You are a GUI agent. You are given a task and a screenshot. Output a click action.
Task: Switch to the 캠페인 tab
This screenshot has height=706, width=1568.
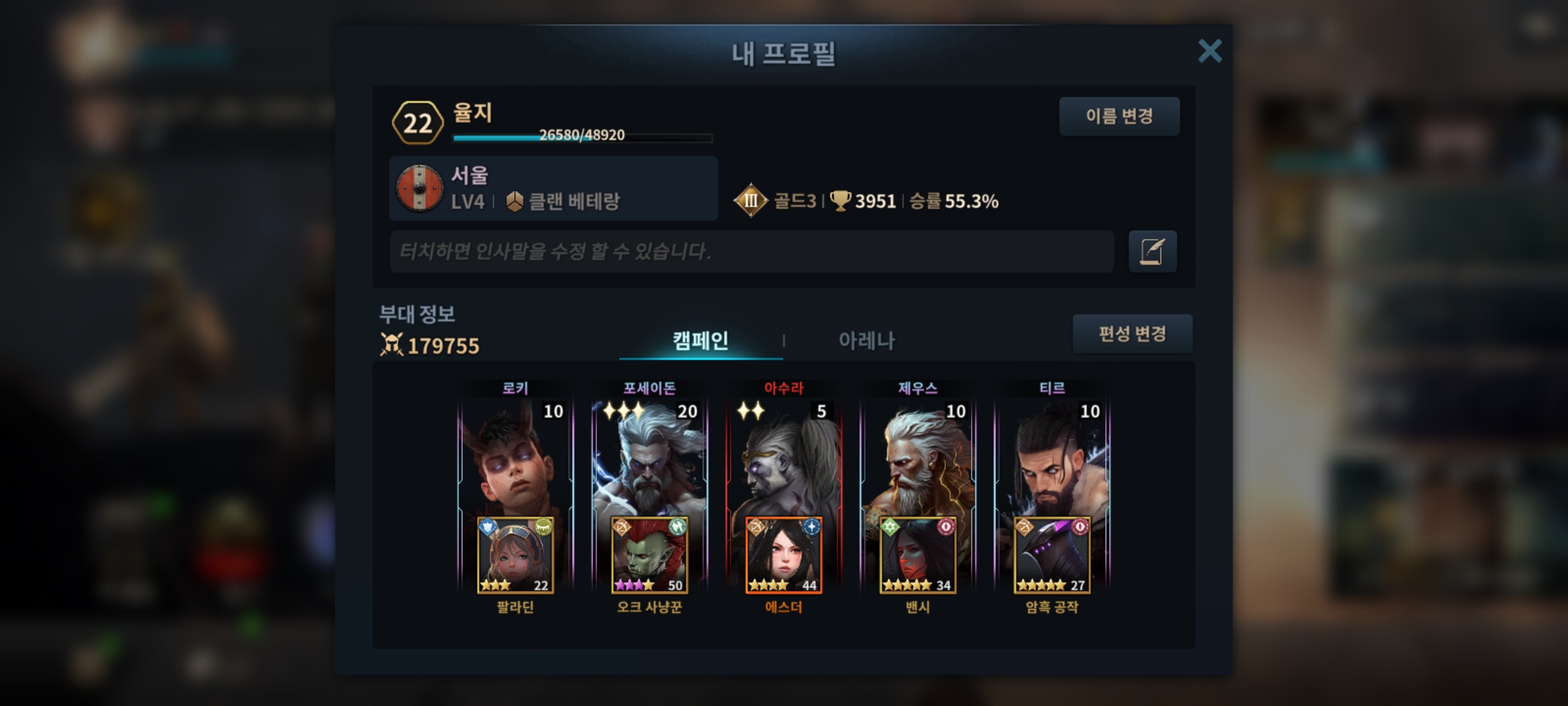[x=700, y=341]
